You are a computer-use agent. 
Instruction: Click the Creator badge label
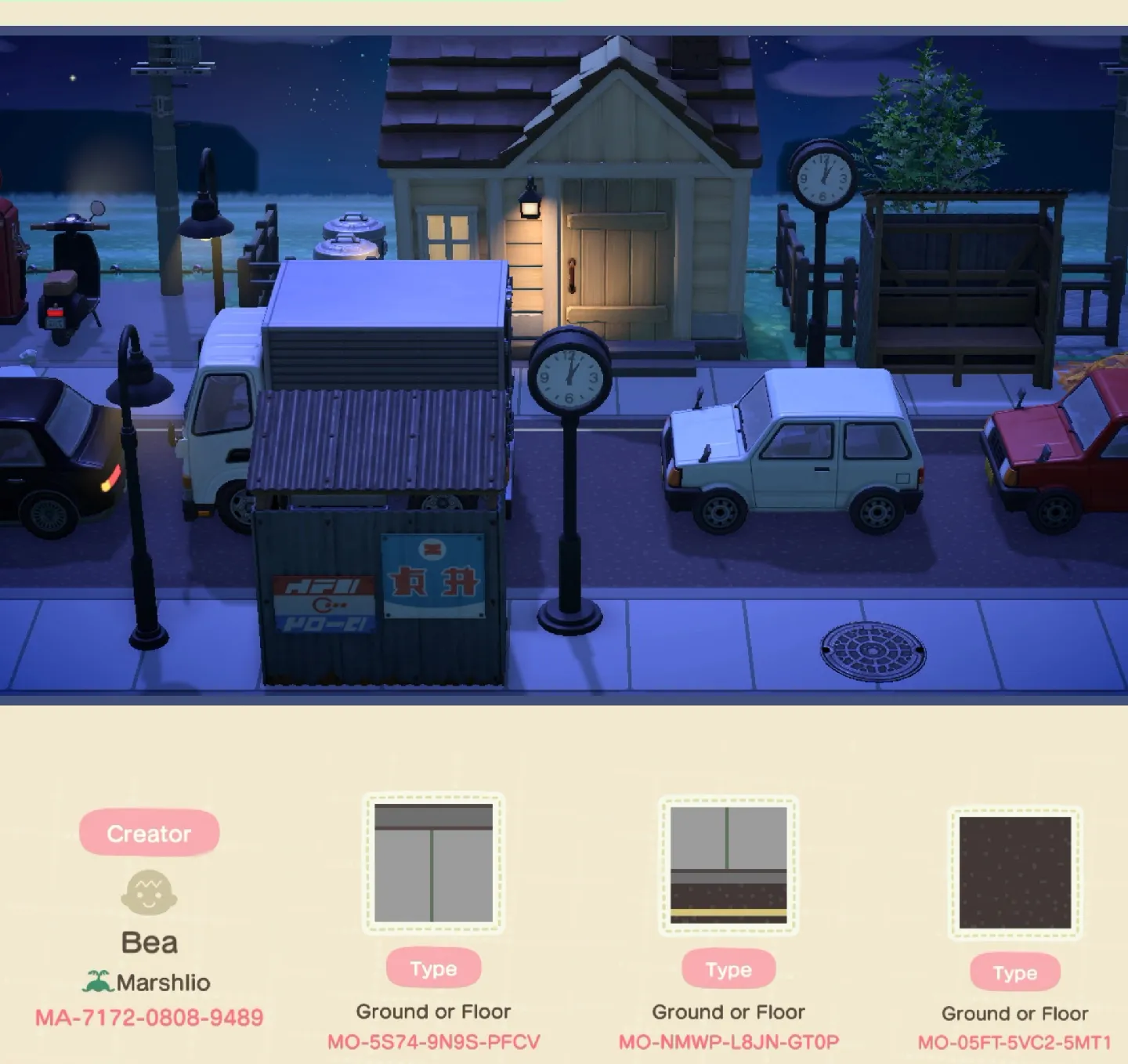tap(149, 833)
